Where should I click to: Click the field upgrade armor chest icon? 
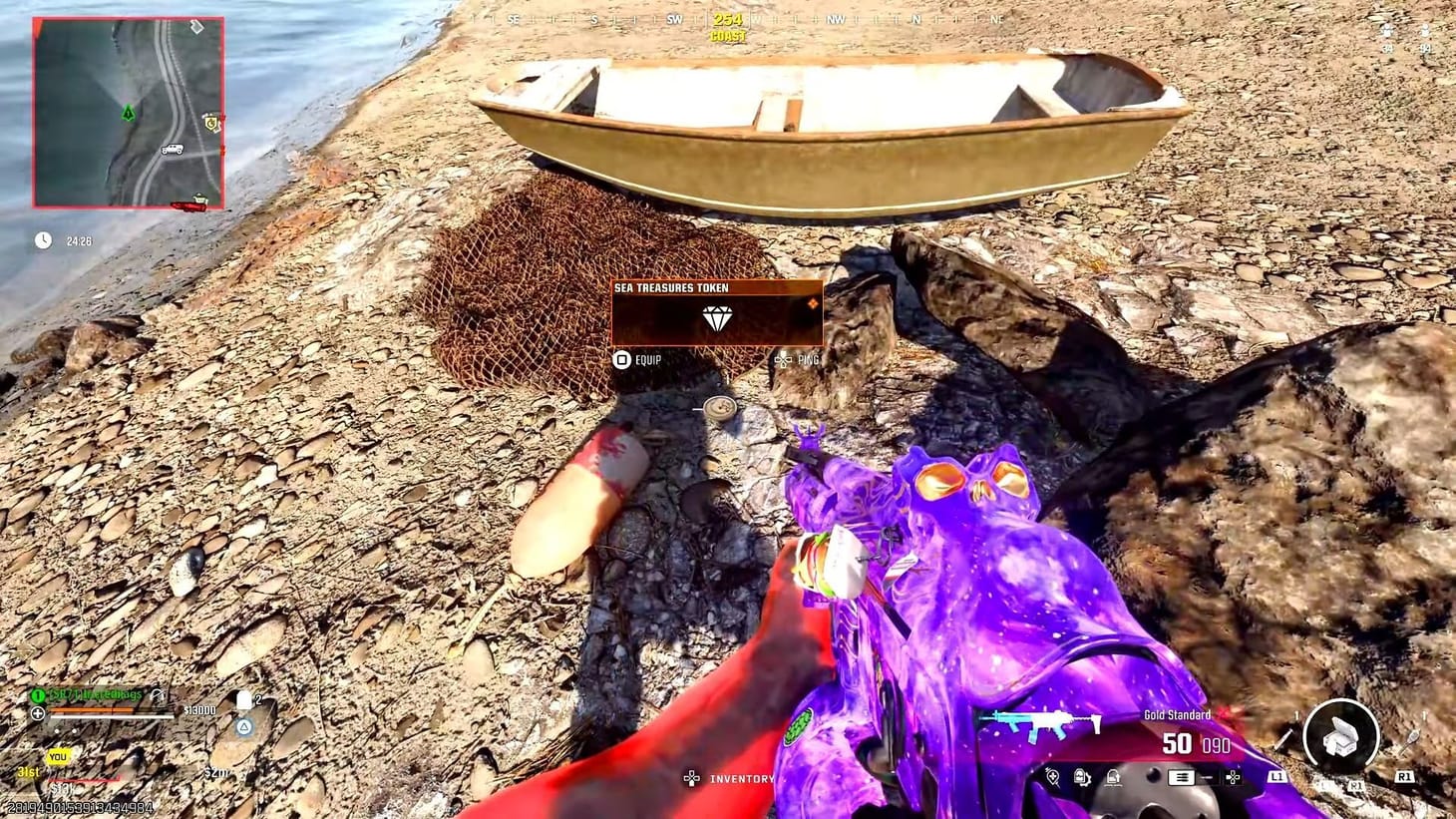[1342, 735]
